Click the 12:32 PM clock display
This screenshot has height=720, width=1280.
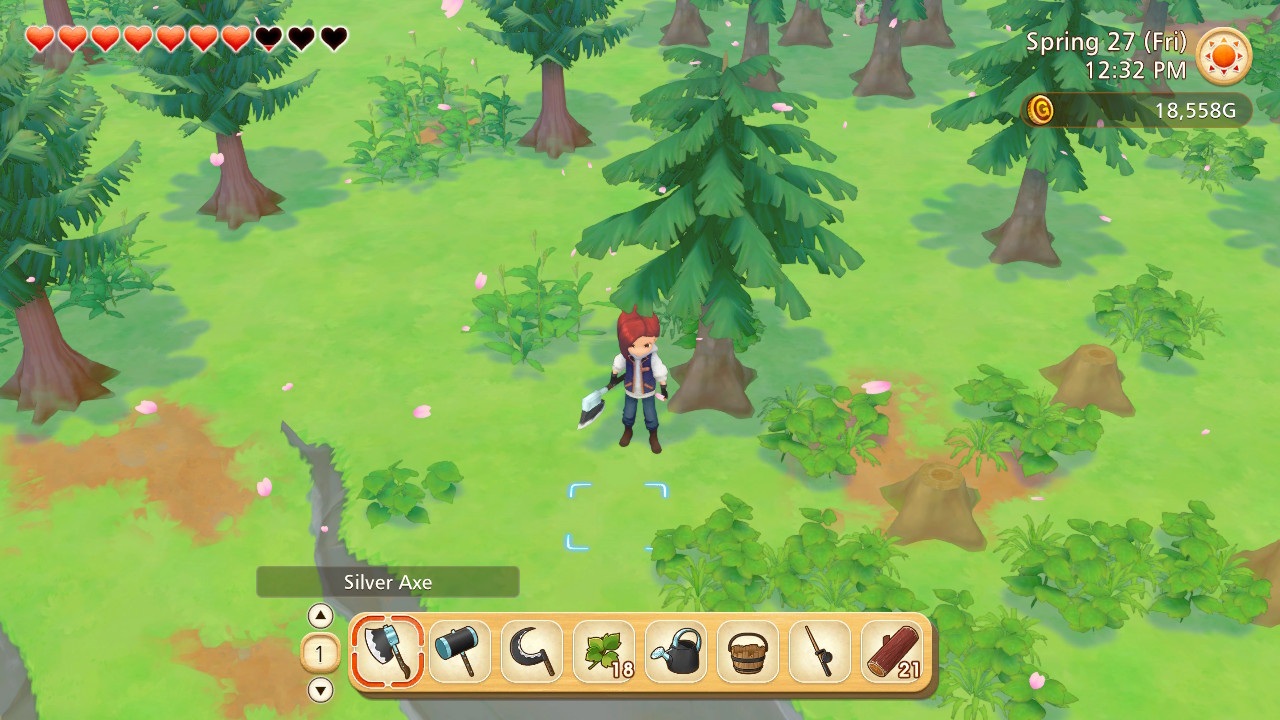1135,71
